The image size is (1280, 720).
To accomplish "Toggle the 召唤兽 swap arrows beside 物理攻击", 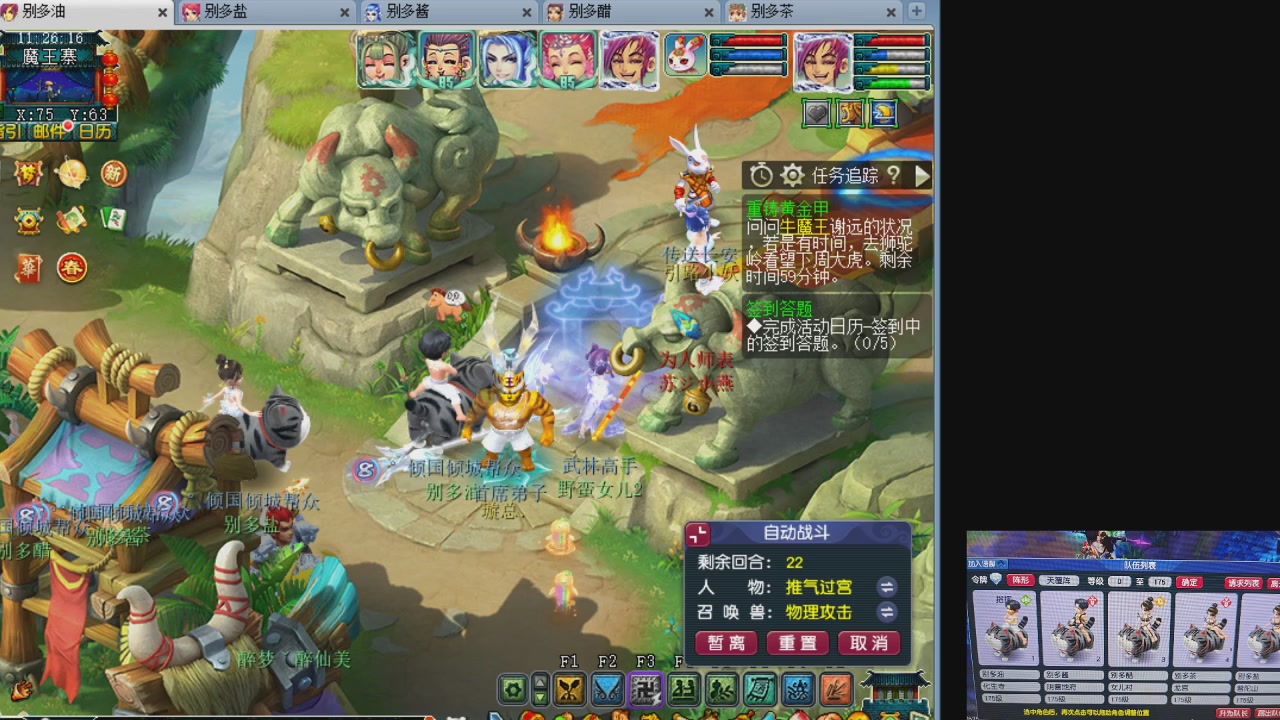I will pos(886,614).
